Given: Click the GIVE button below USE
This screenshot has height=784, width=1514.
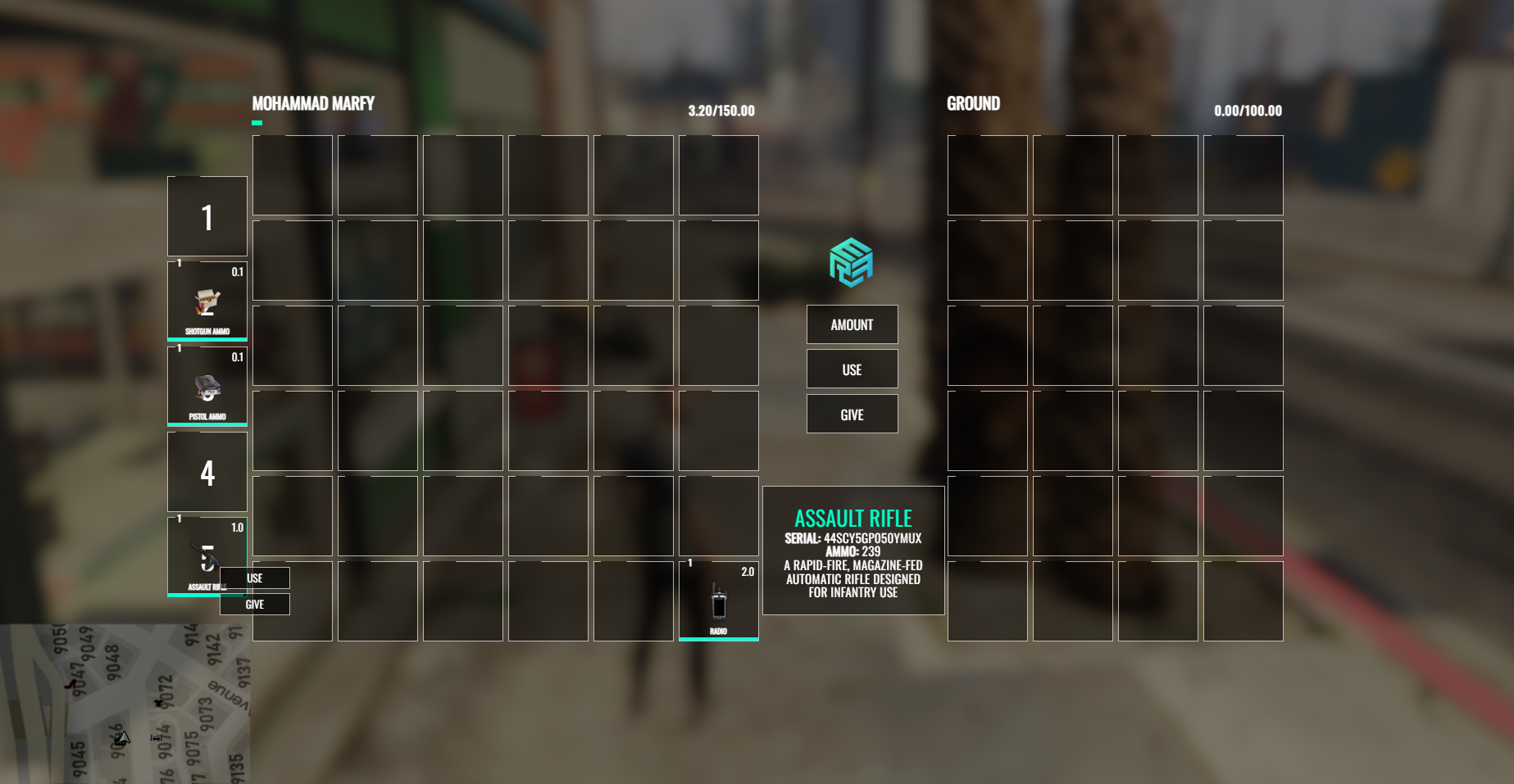Looking at the screenshot, I should 852,414.
